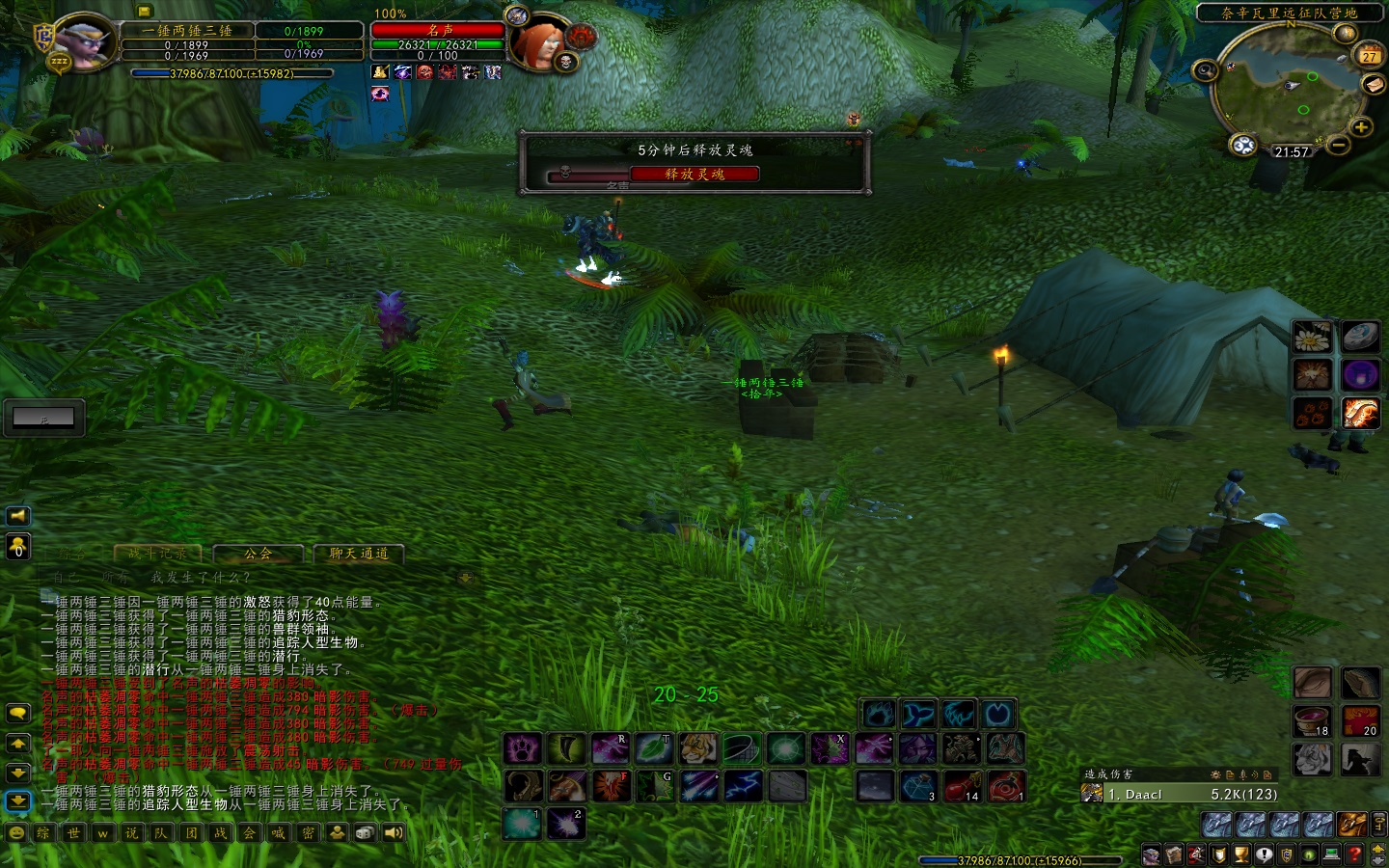Cast the lightning bolt ability
The width and height of the screenshot is (1389, 868).
pos(743,786)
